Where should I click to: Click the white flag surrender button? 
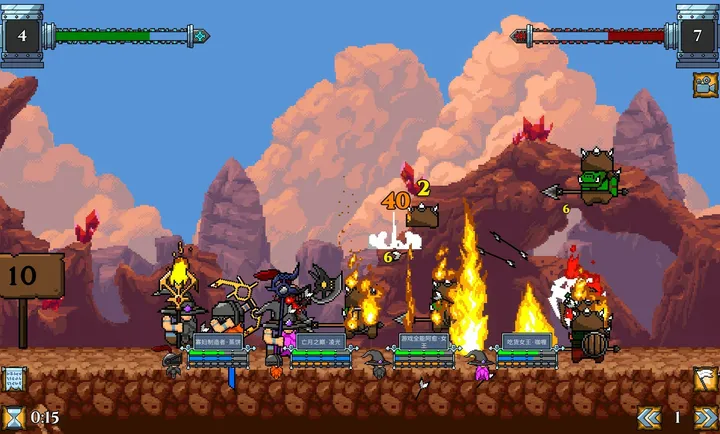[705, 380]
